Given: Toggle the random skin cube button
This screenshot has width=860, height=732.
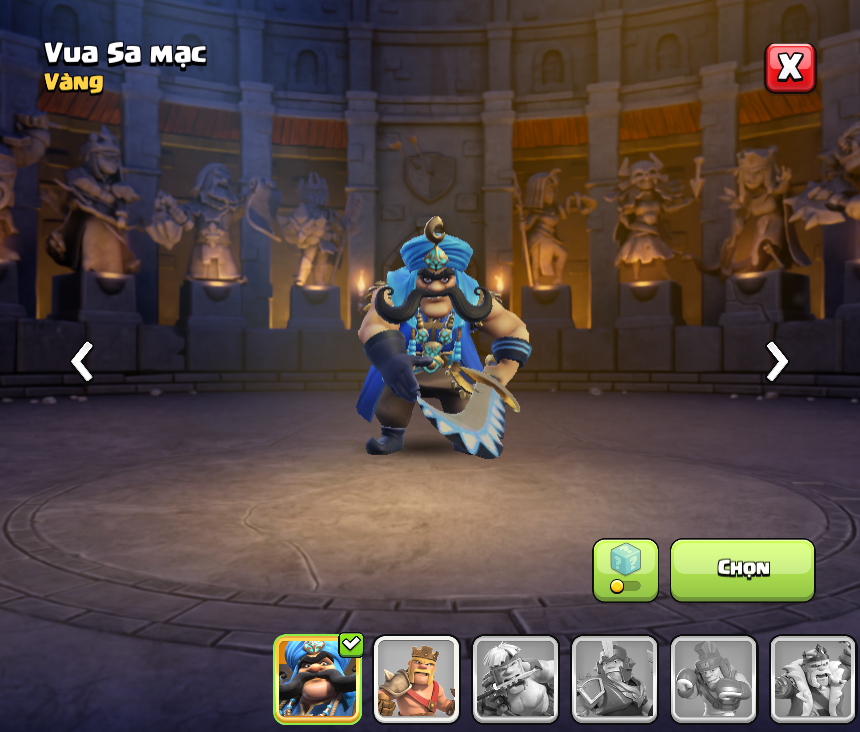Looking at the screenshot, I should [x=625, y=569].
